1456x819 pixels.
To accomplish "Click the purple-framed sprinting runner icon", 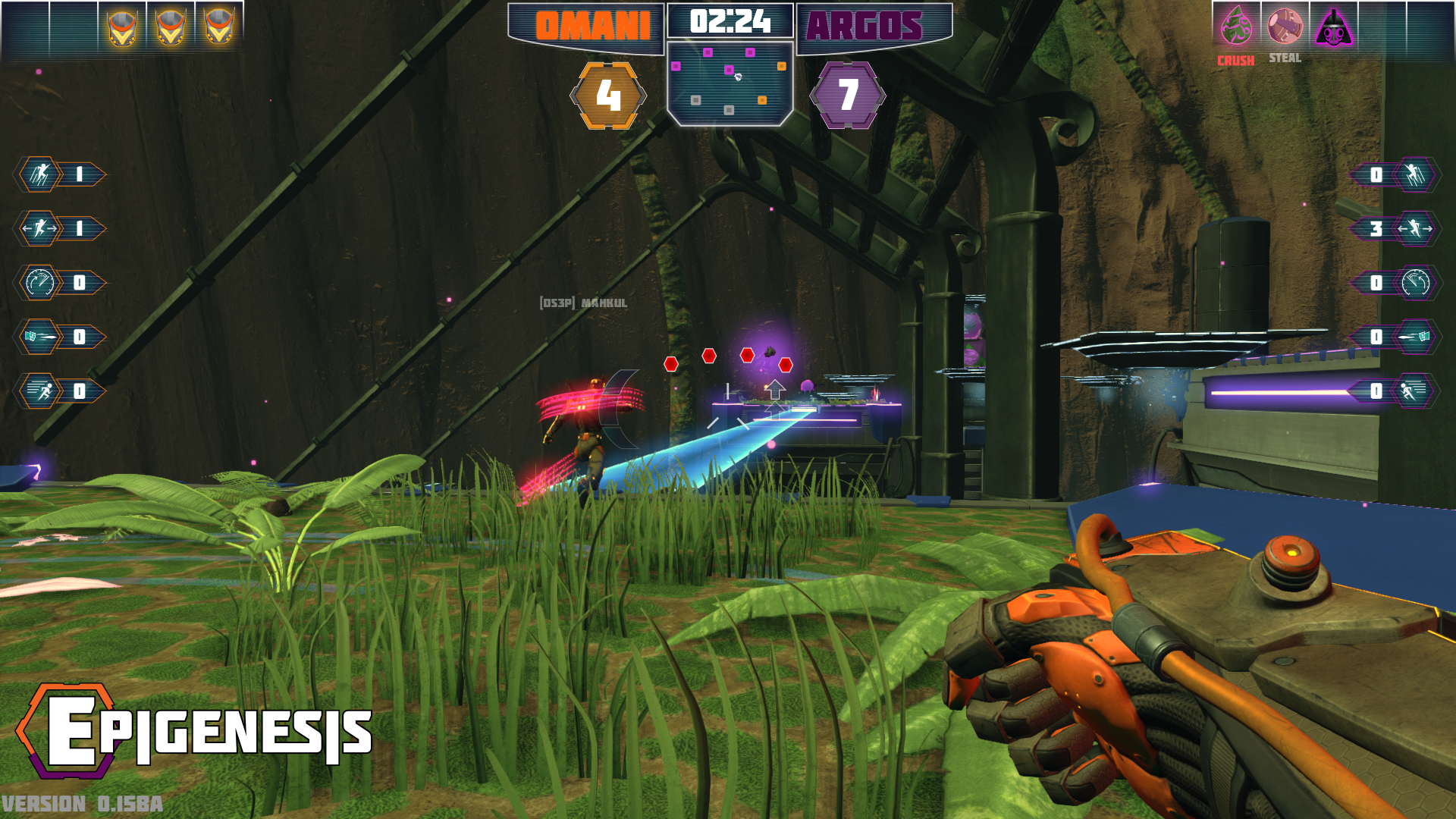I will click(1415, 391).
